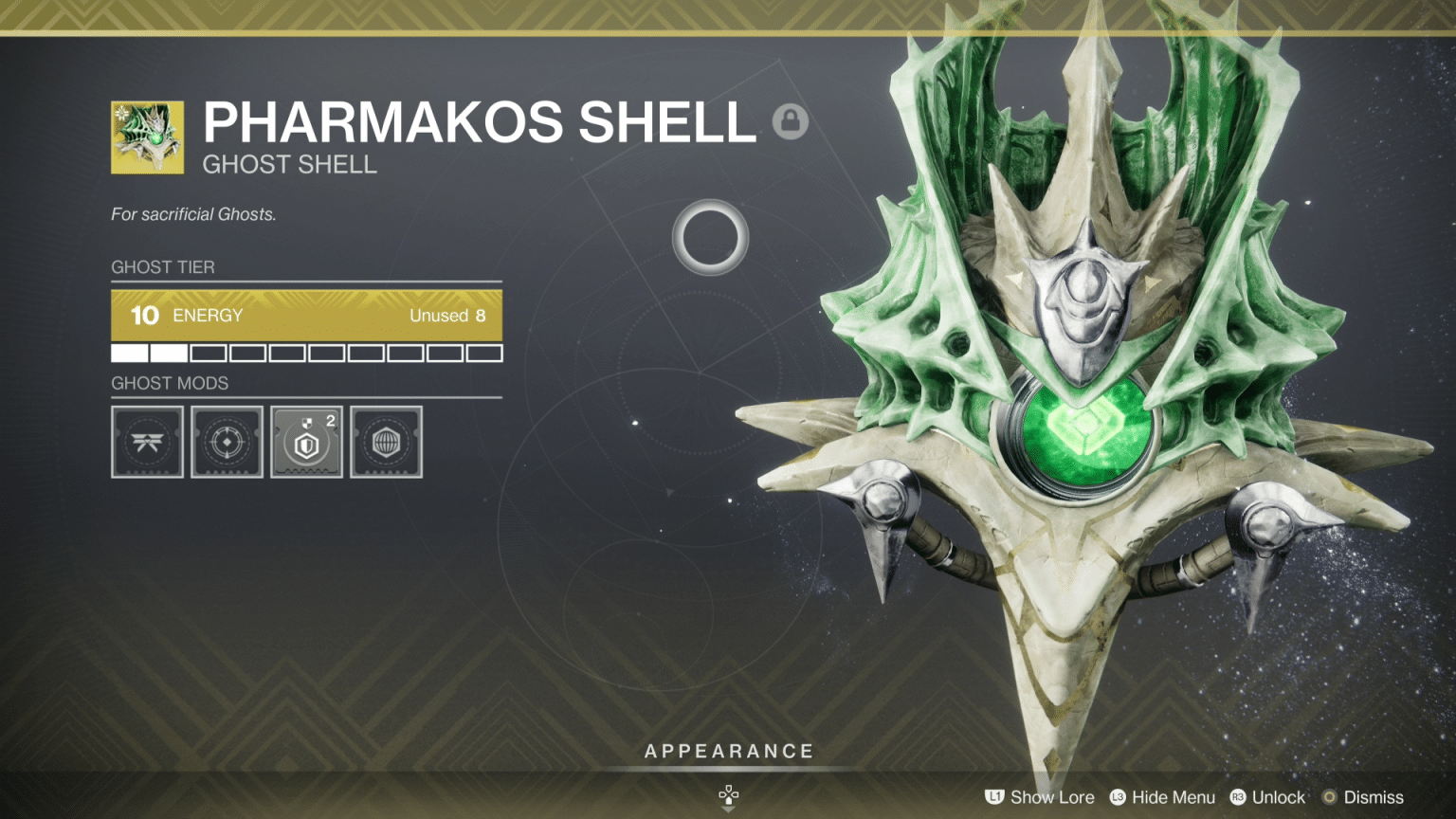Toggle Unlock on the Pharmakos Shell

click(1278, 797)
